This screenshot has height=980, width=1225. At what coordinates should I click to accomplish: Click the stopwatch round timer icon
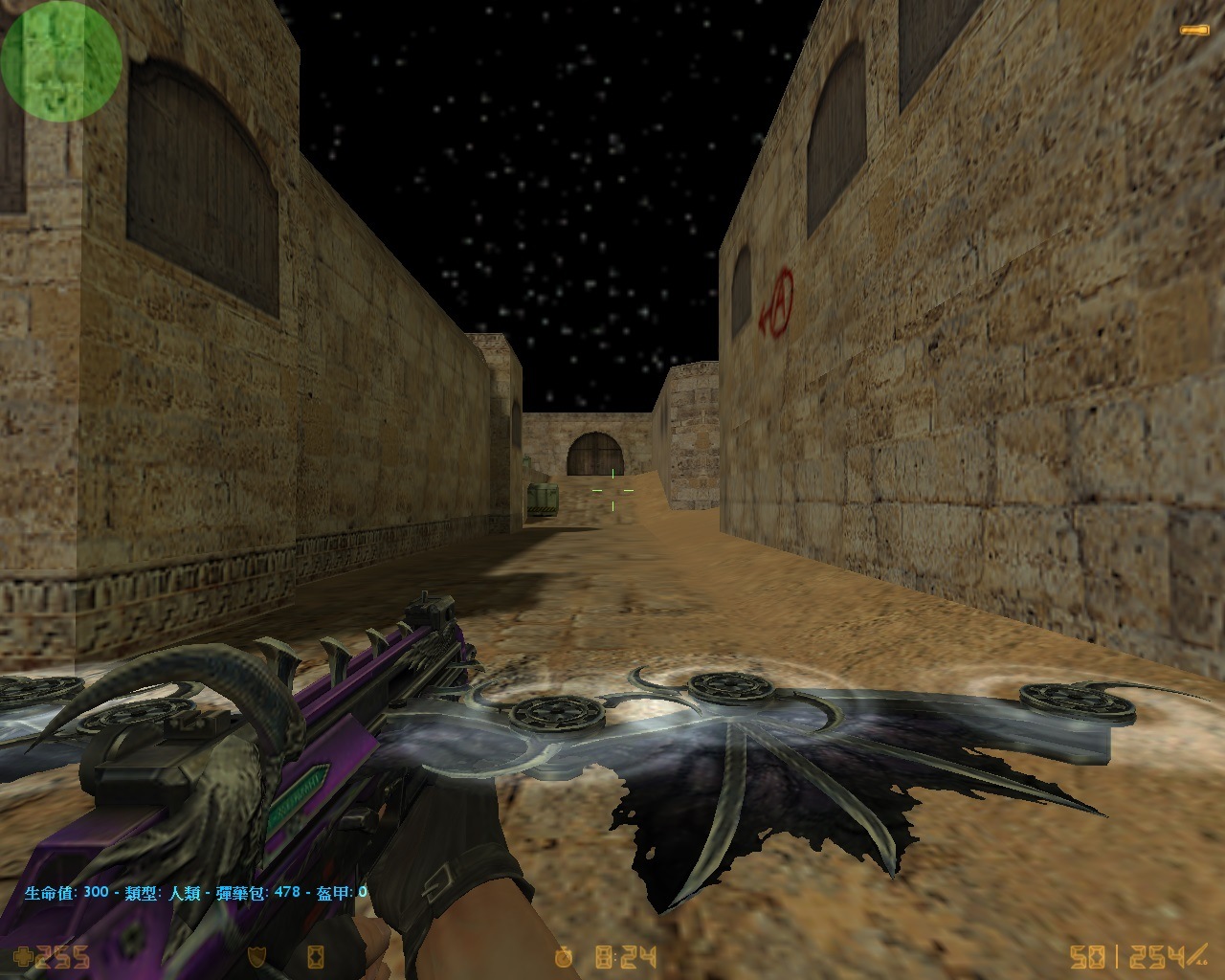coord(566,956)
